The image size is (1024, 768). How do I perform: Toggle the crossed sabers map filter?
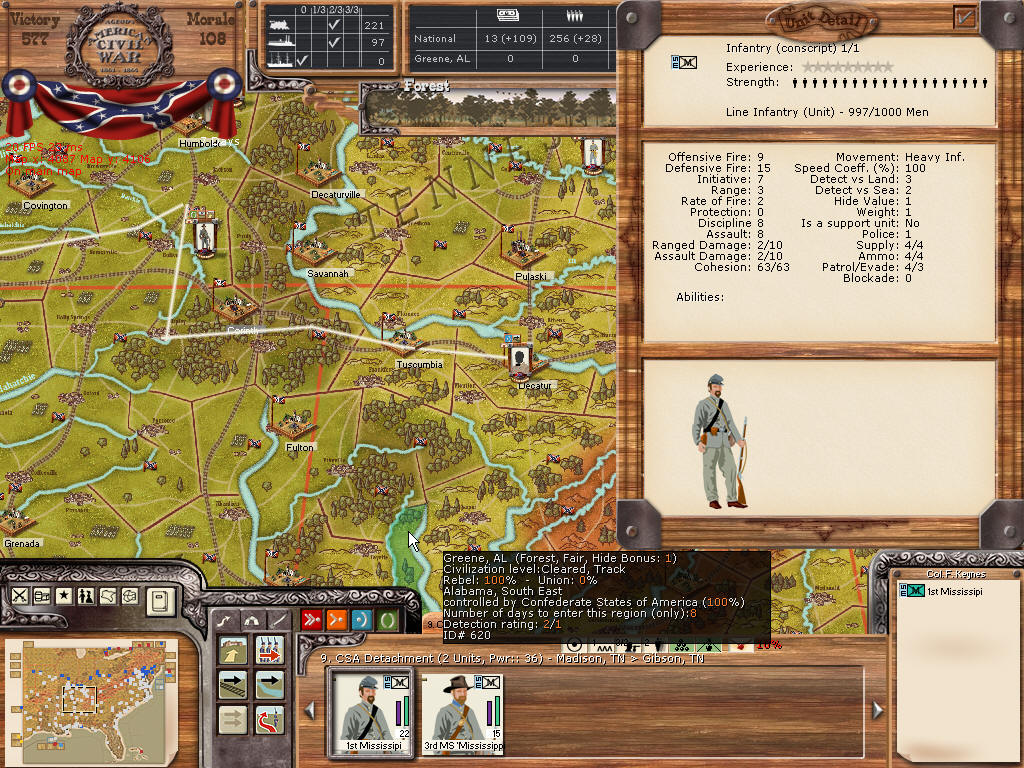pos(20,596)
